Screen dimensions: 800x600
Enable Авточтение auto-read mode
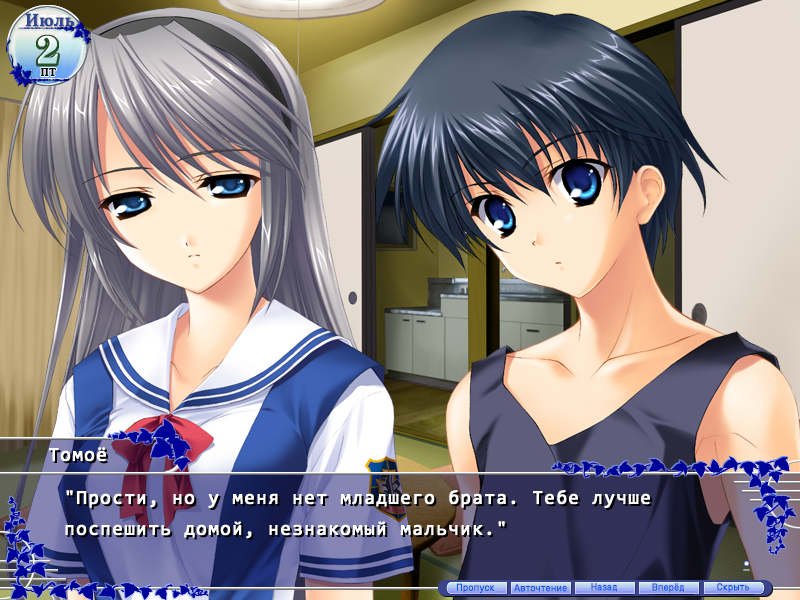[x=540, y=588]
